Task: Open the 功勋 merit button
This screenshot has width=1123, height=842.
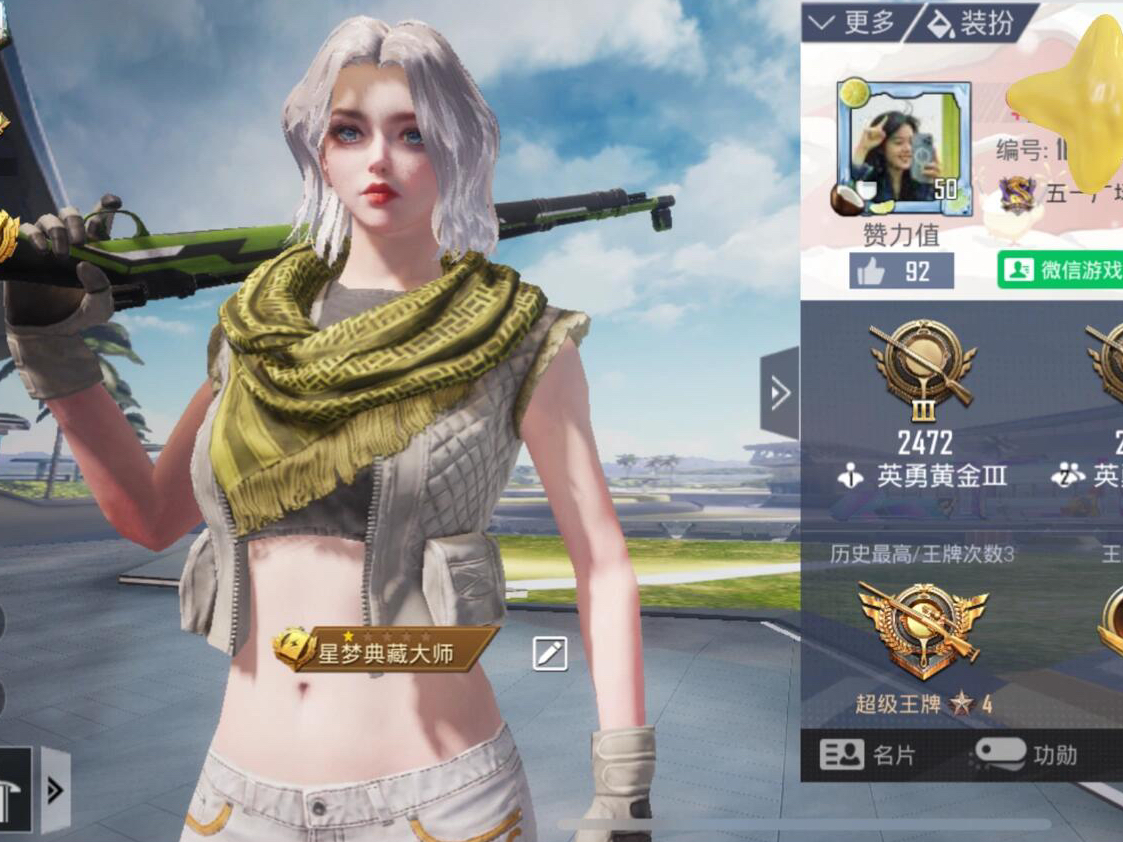Action: point(1025,754)
